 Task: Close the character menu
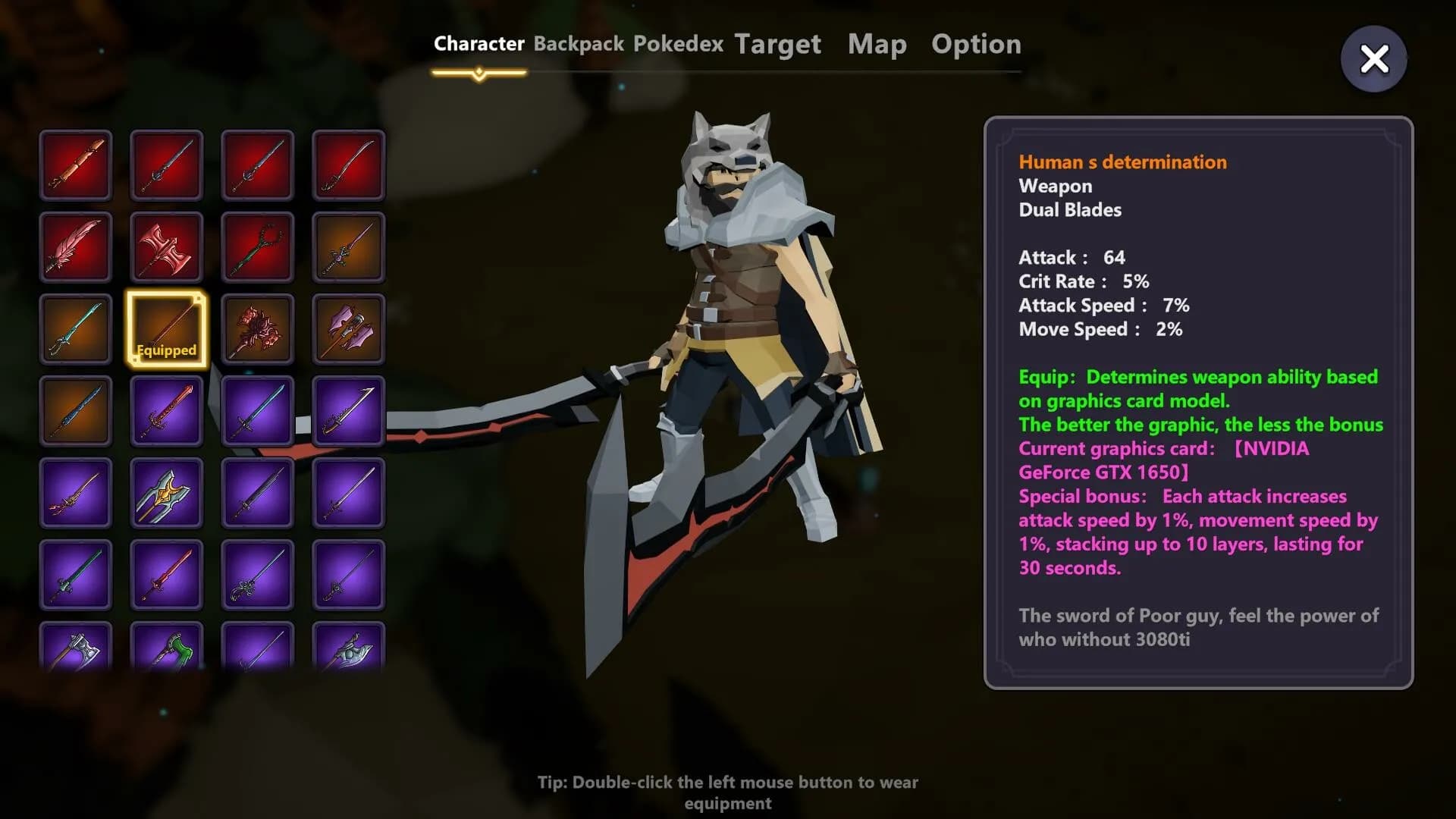tap(1373, 59)
